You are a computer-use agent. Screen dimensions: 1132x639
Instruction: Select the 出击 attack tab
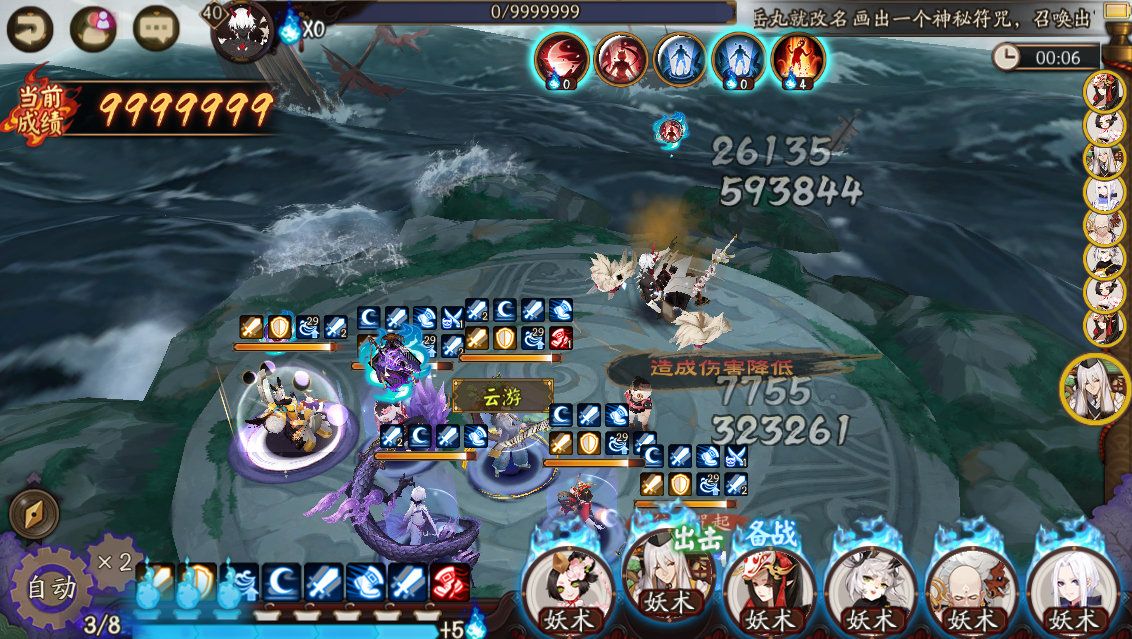coord(695,538)
